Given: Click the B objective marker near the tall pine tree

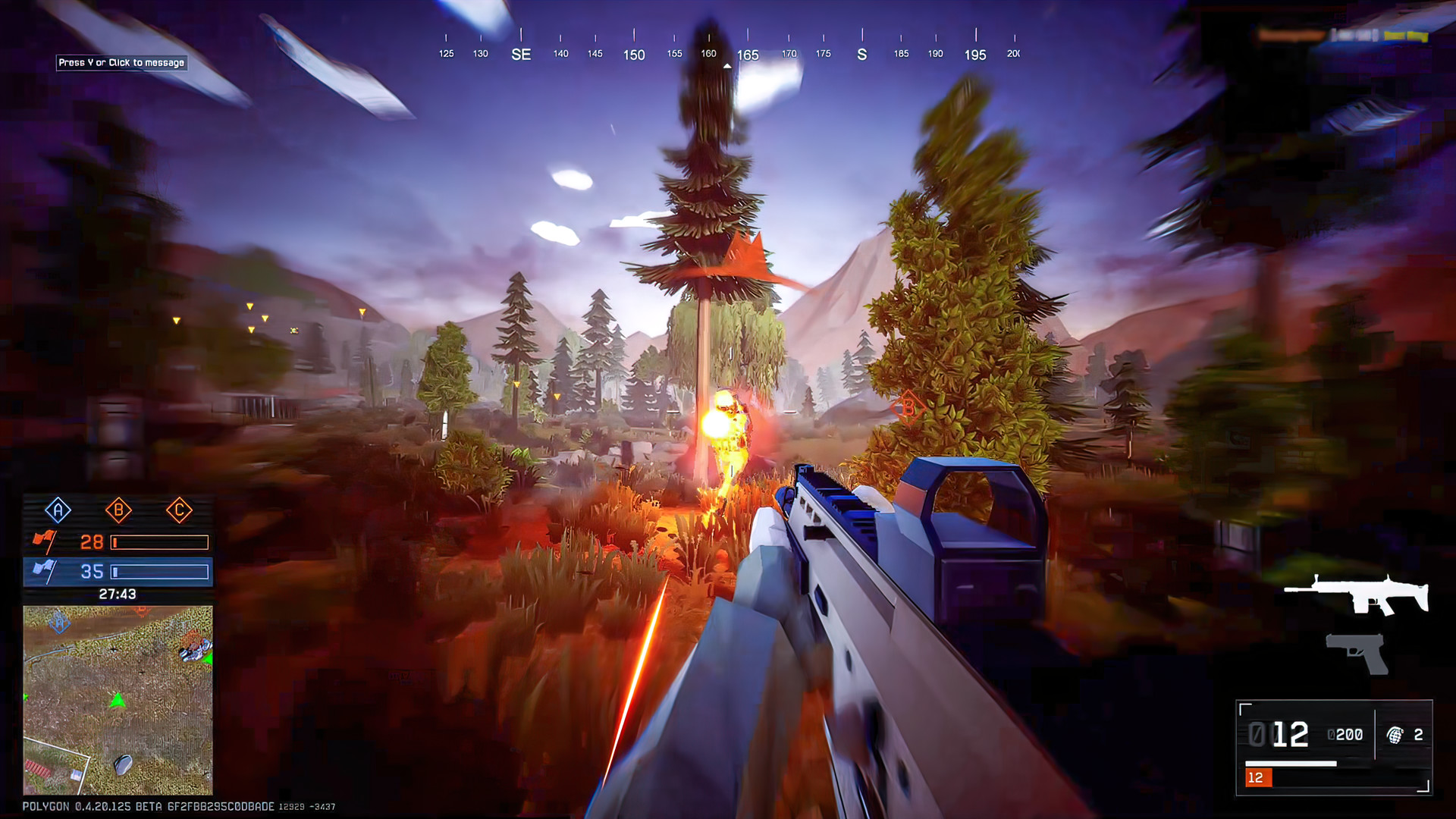Looking at the screenshot, I should coord(907,408).
